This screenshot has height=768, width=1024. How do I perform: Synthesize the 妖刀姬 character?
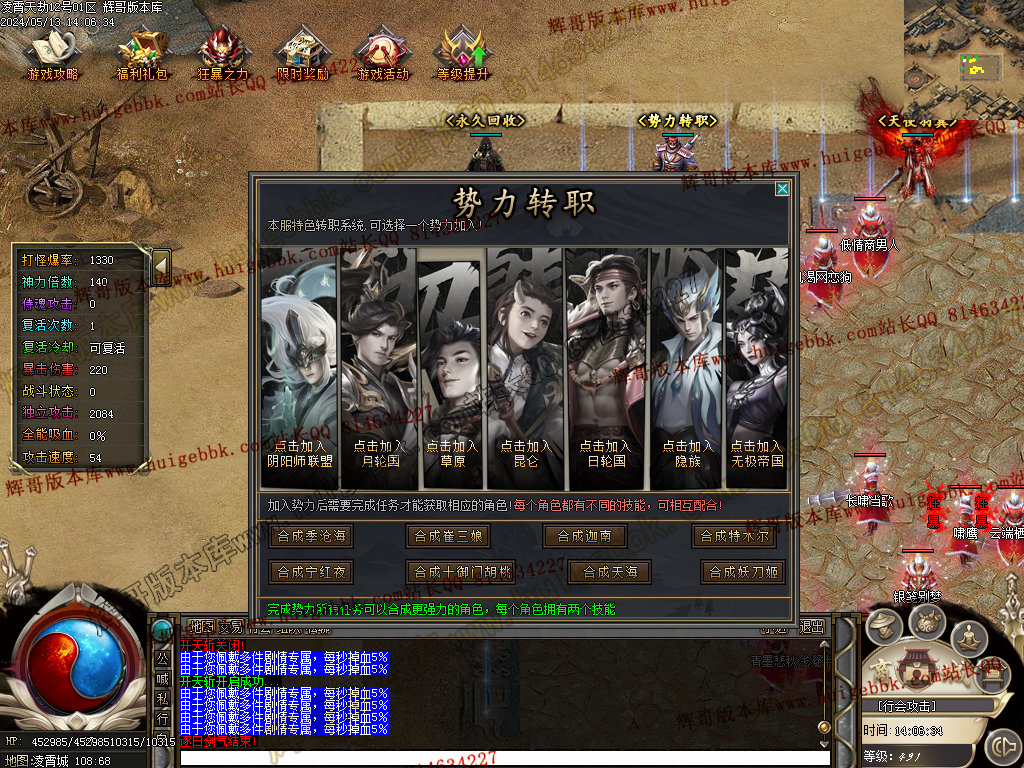click(743, 572)
